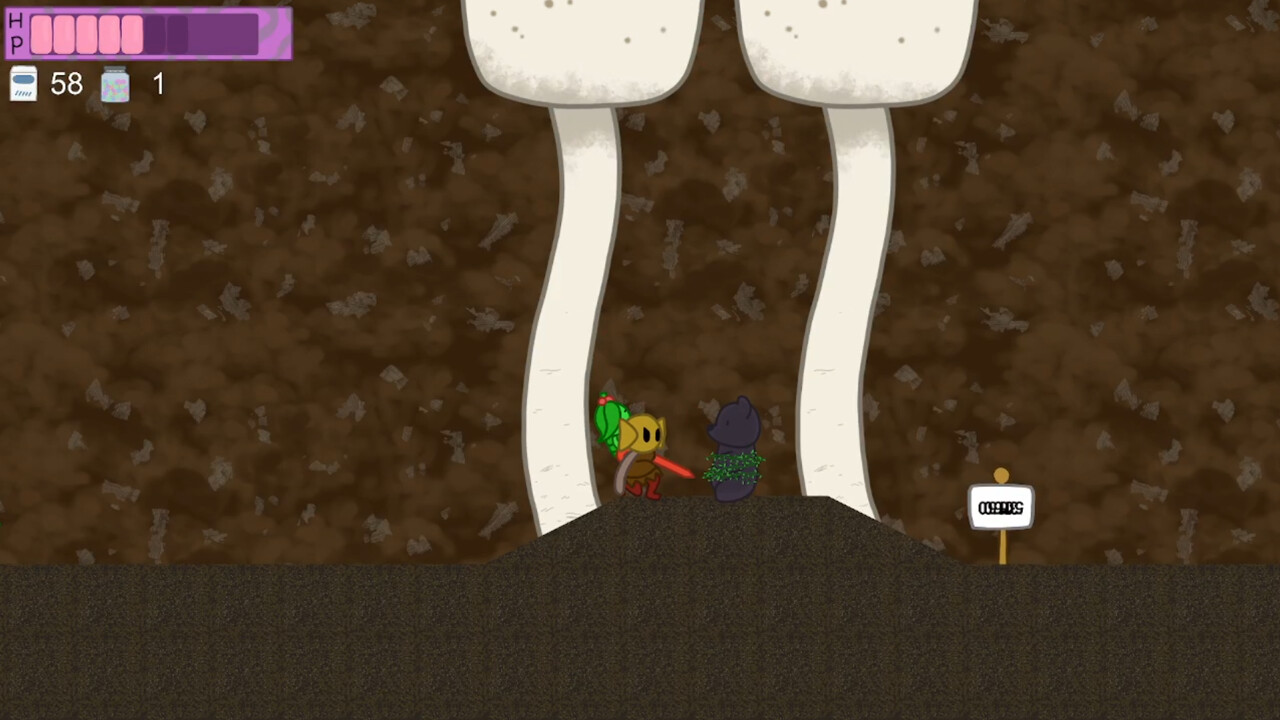Click the dark bear enemy wrapped in vines

[x=733, y=445]
